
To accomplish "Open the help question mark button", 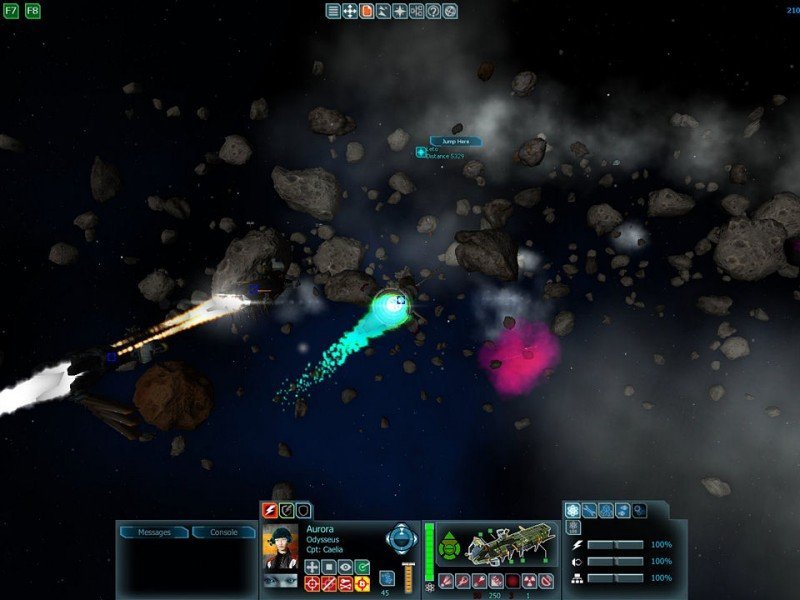I will tap(433, 11).
